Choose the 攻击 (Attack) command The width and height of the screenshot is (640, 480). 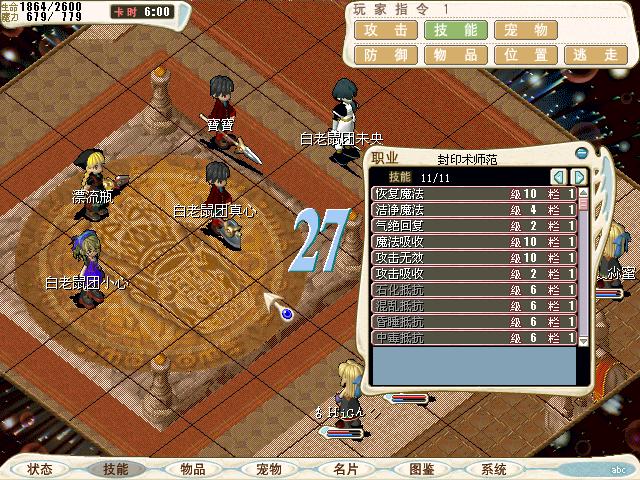pos(385,31)
